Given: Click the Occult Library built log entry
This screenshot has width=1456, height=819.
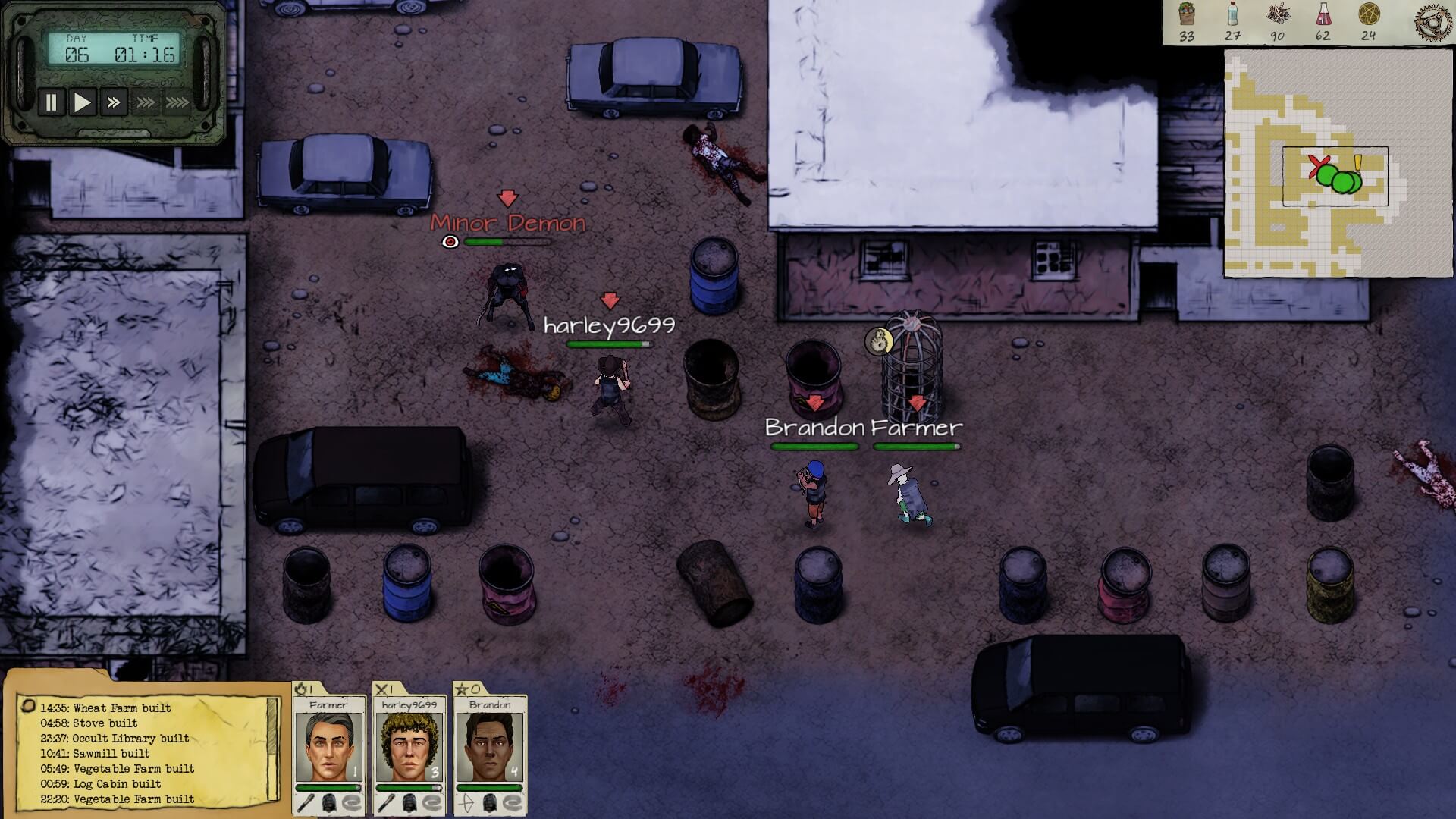Looking at the screenshot, I should coord(115,739).
